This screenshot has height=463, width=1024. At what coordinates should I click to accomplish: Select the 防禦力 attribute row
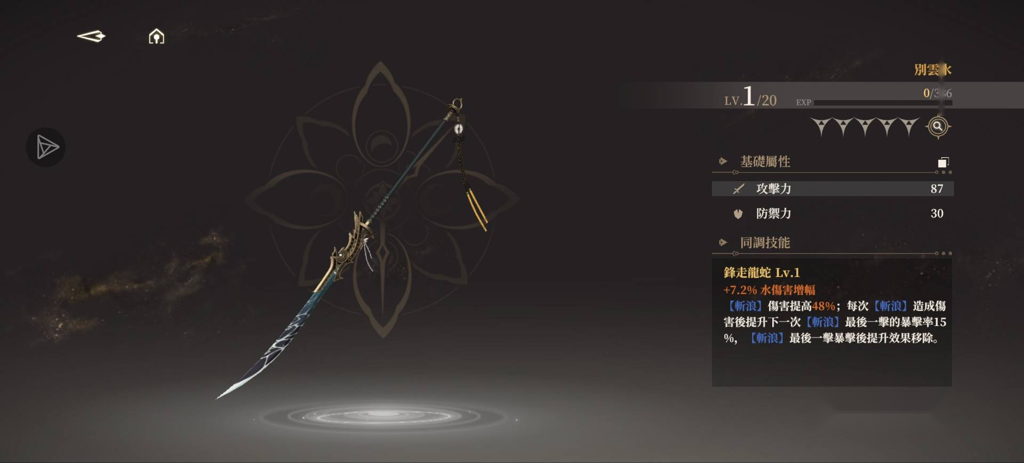(x=832, y=213)
